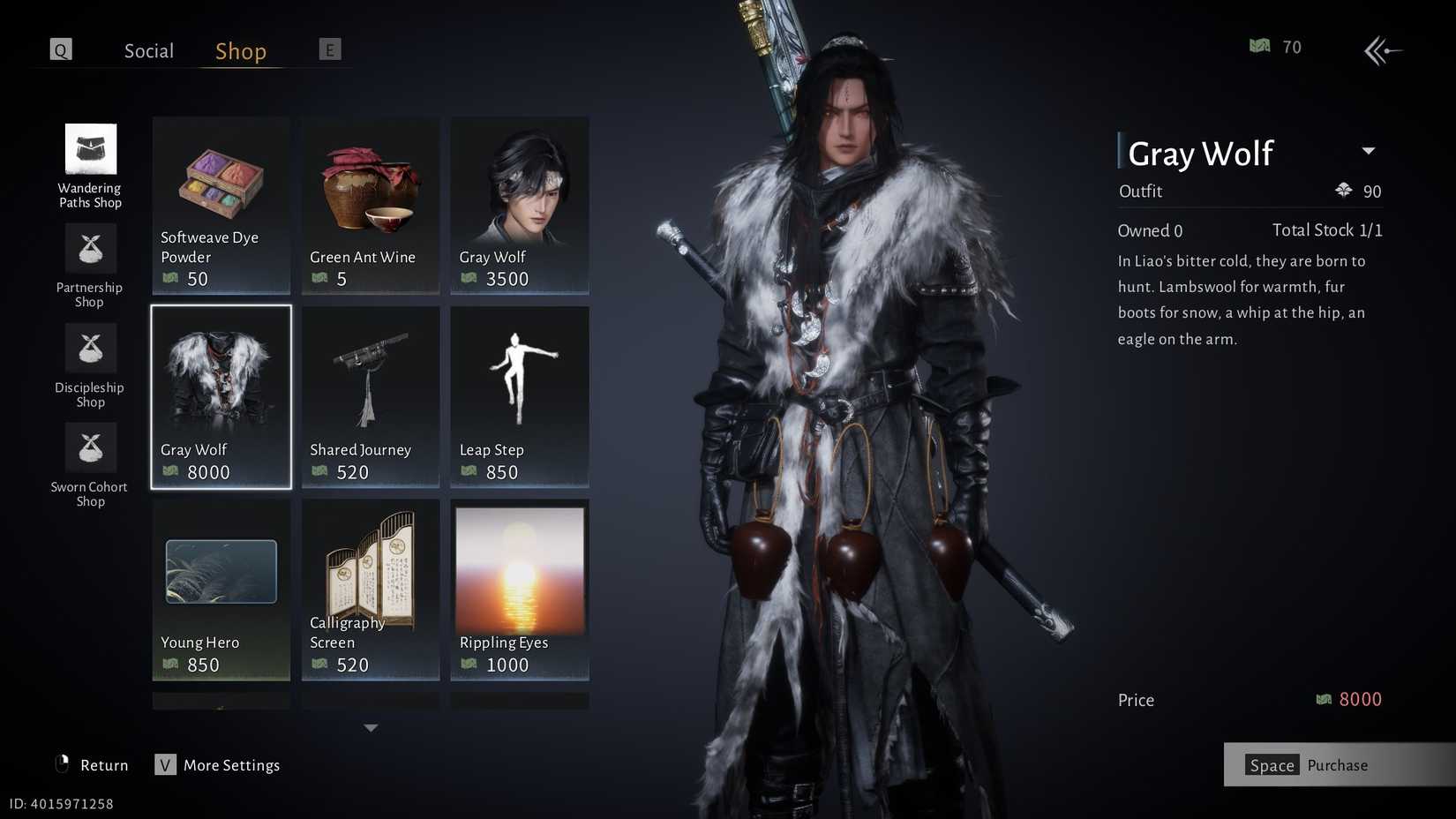Viewport: 1456px width, 819px height.
Task: Click the Q shortcut indicator
Action: tap(60, 49)
